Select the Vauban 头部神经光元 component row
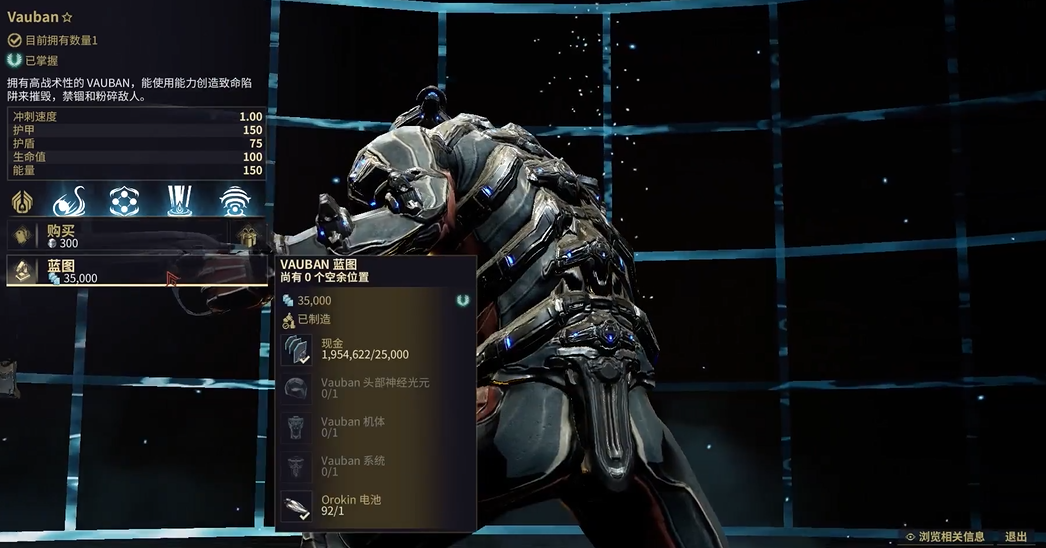Viewport: 1046px width, 548px height. point(375,389)
